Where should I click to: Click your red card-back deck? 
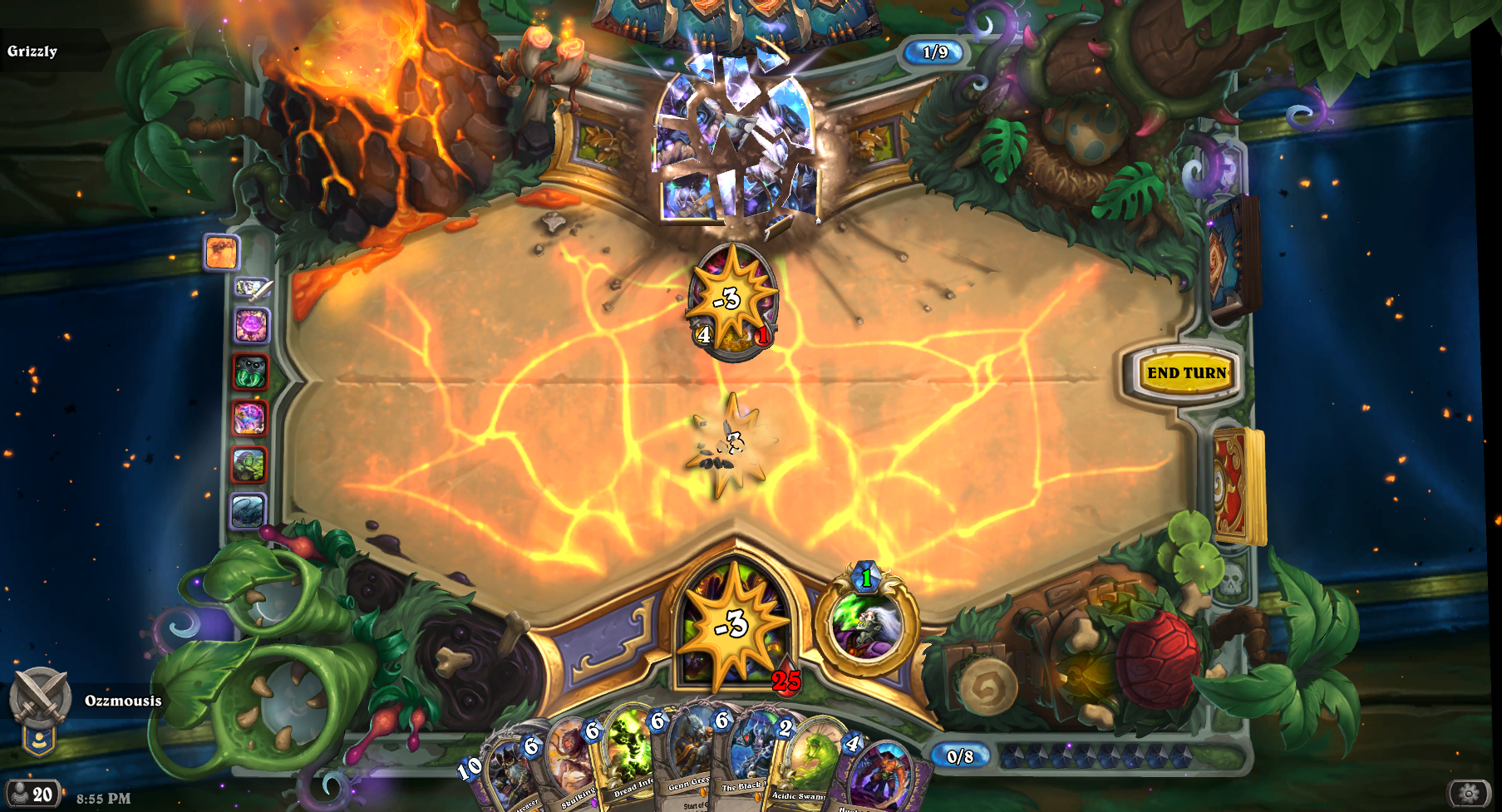[x=1237, y=485]
